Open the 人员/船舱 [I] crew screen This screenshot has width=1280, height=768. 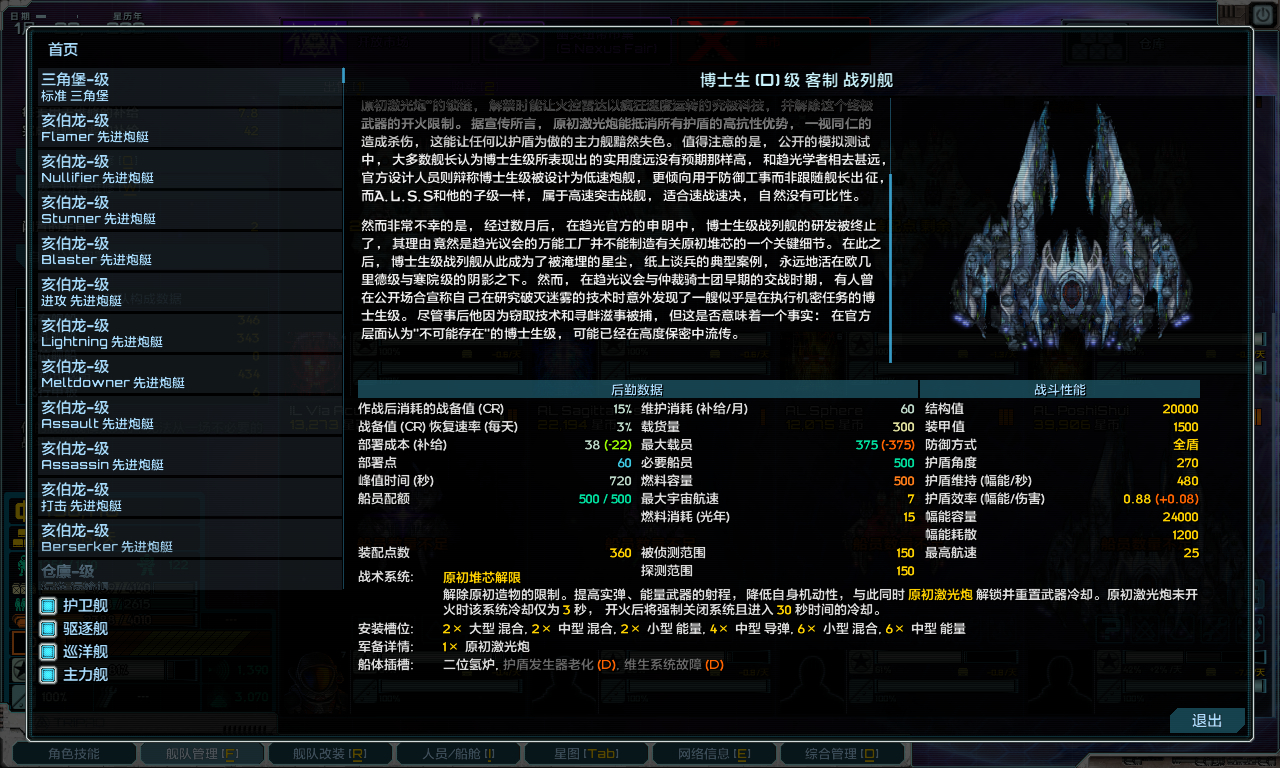tap(458, 755)
